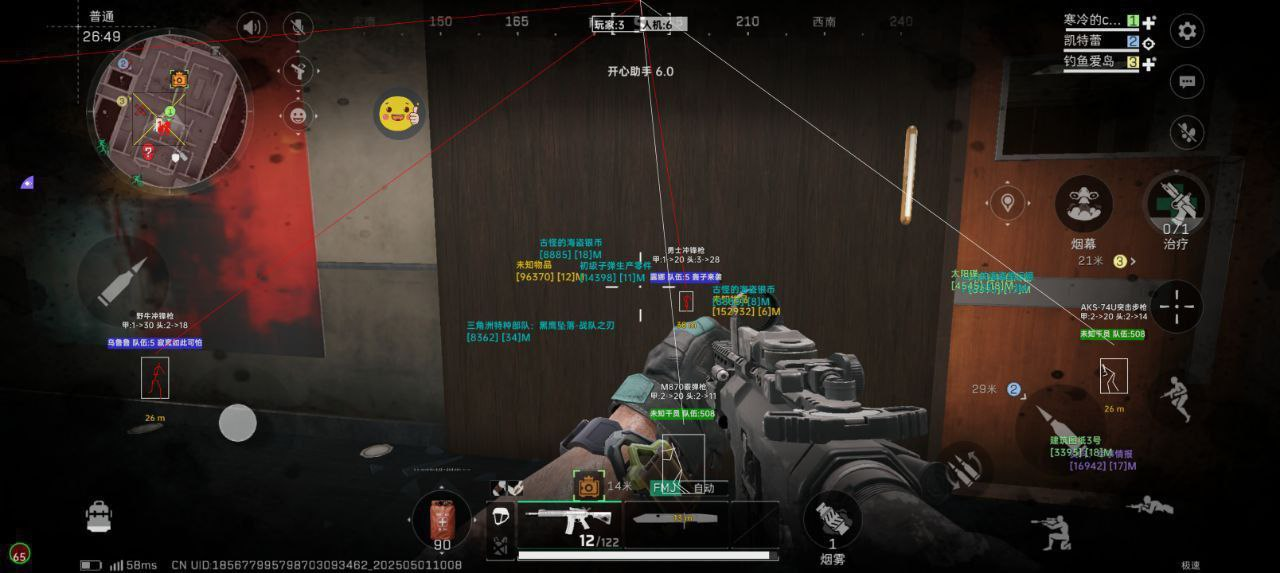
Task: Open the text chat bubble
Action: pyautogui.click(x=1187, y=82)
